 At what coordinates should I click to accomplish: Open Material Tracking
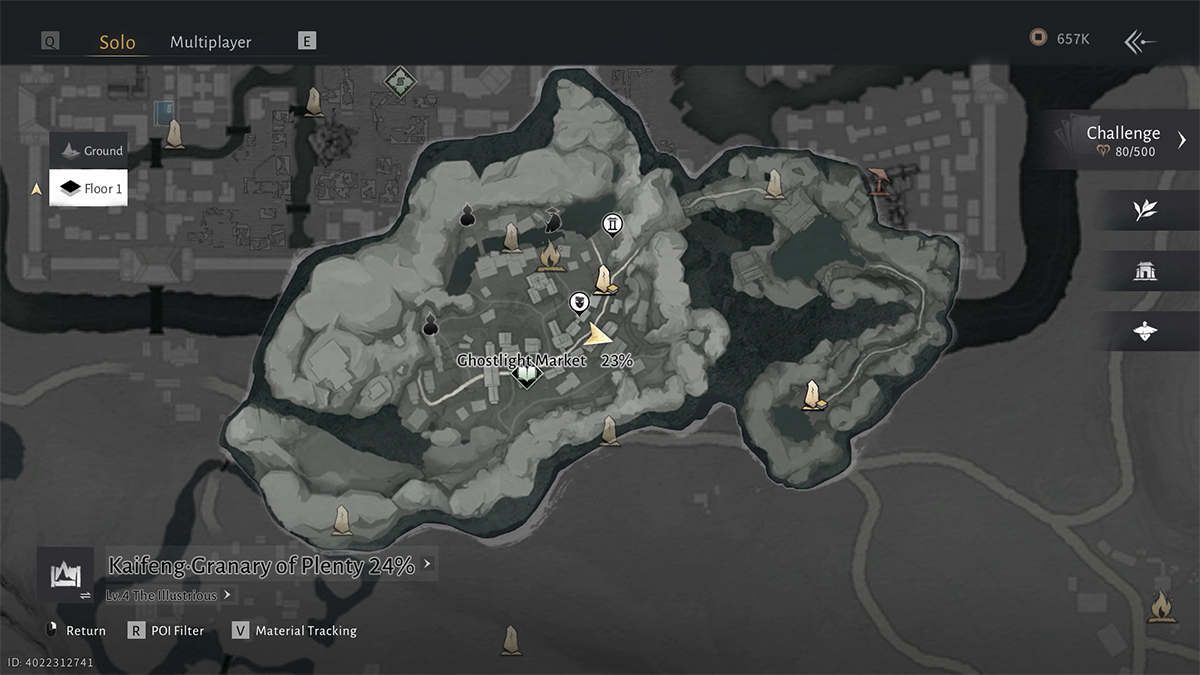tap(294, 631)
